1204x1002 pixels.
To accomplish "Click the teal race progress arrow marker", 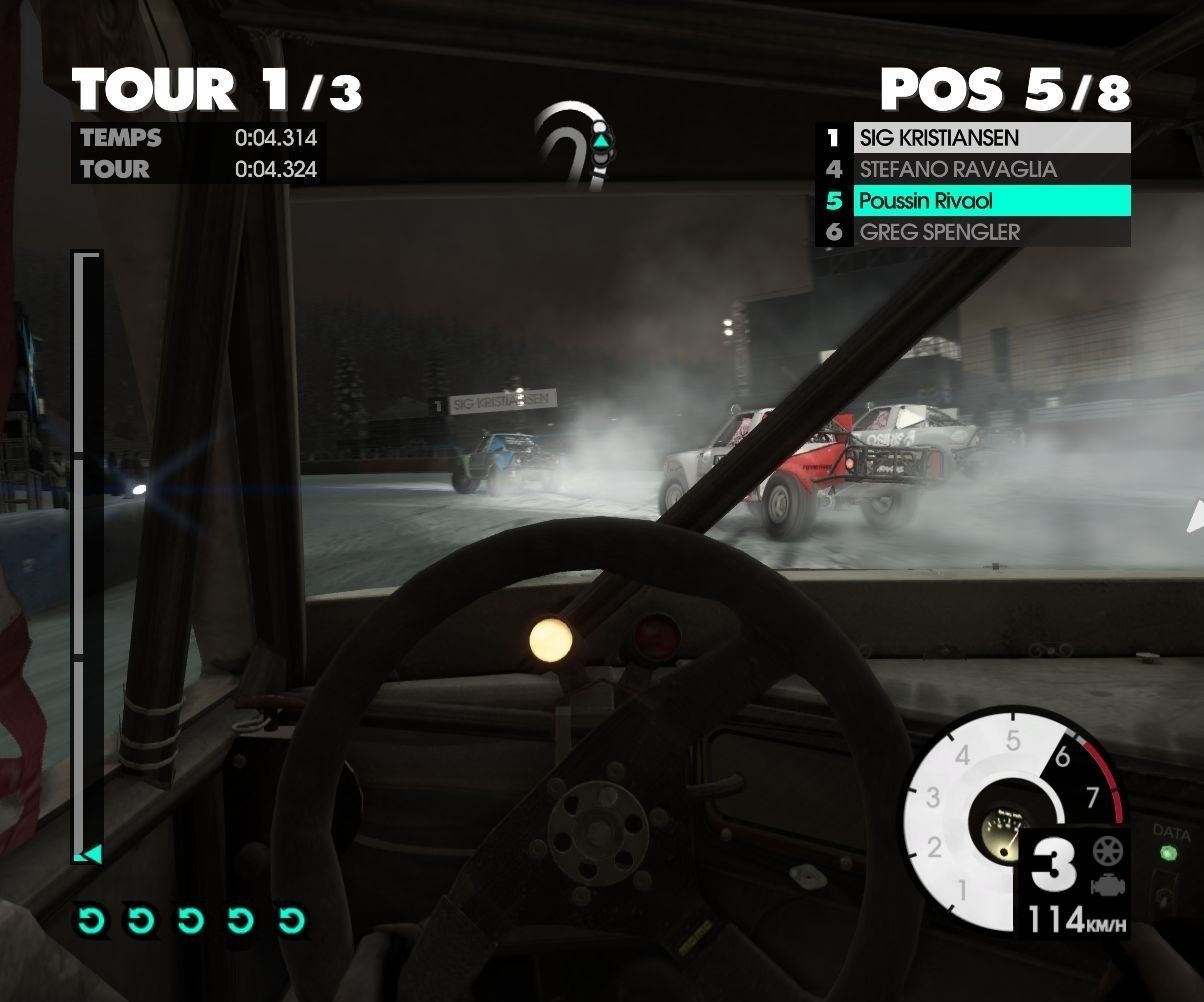I will (88, 853).
